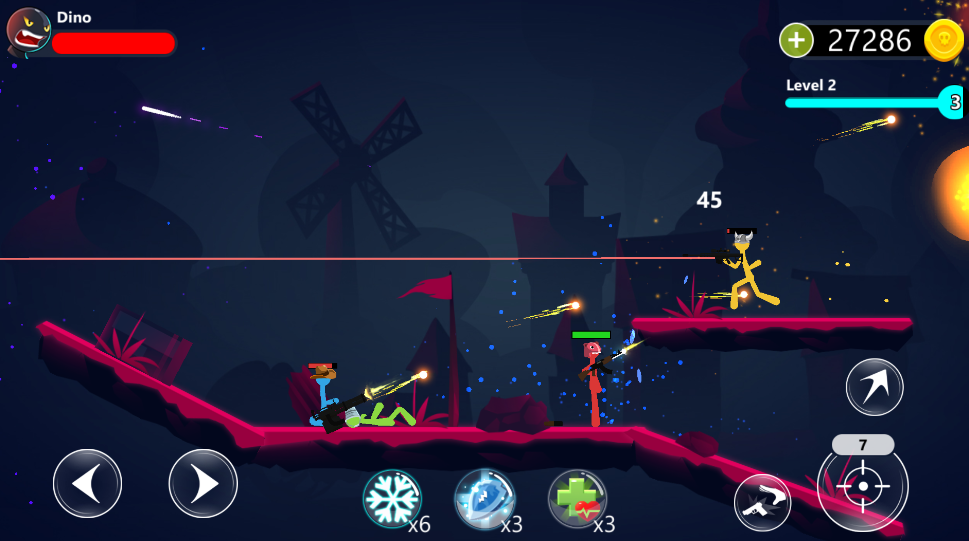The height and width of the screenshot is (541, 969).
Task: Tap the move left arrow button
Action: pos(87,483)
